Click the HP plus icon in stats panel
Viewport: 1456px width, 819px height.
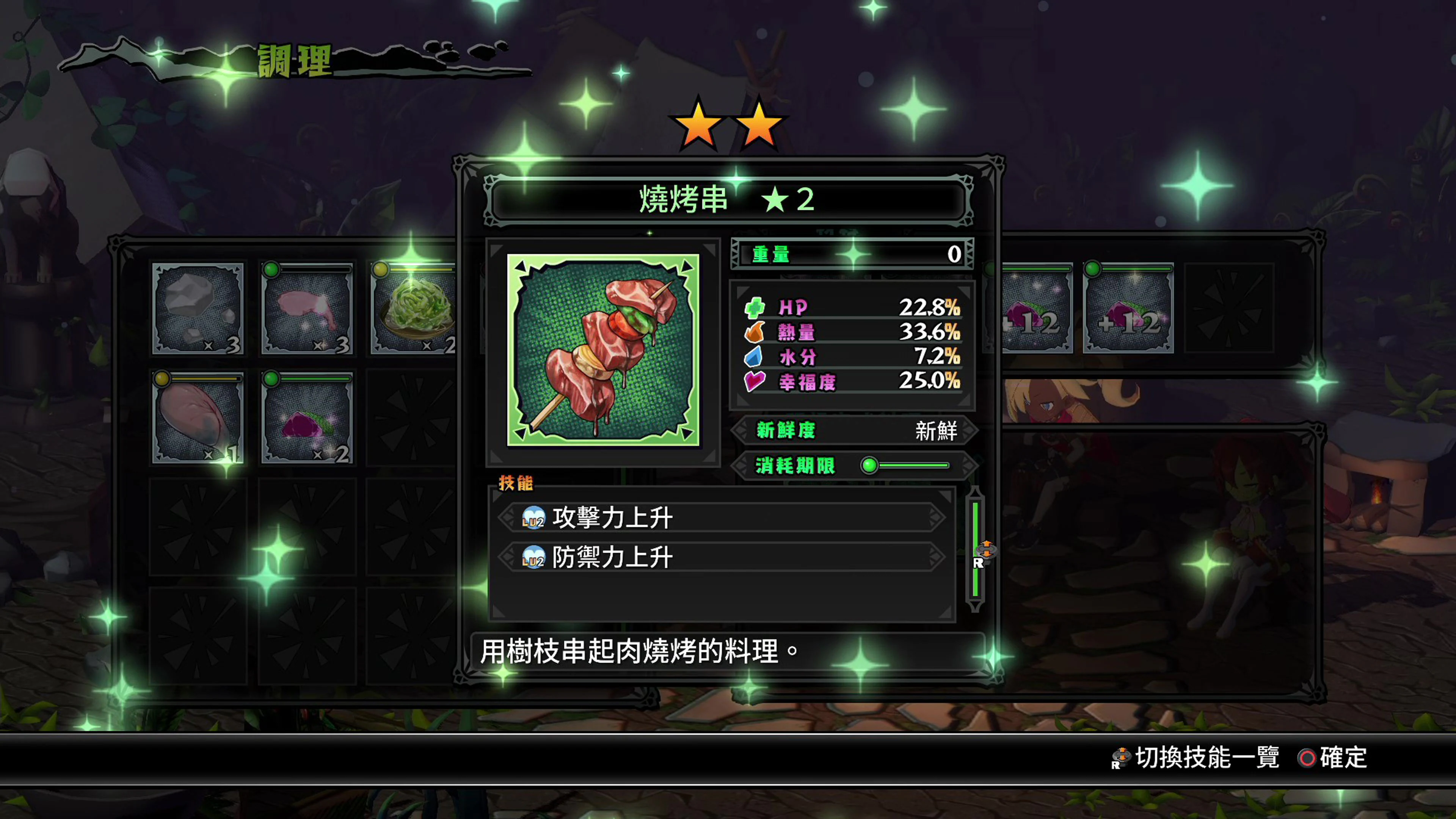[x=755, y=308]
